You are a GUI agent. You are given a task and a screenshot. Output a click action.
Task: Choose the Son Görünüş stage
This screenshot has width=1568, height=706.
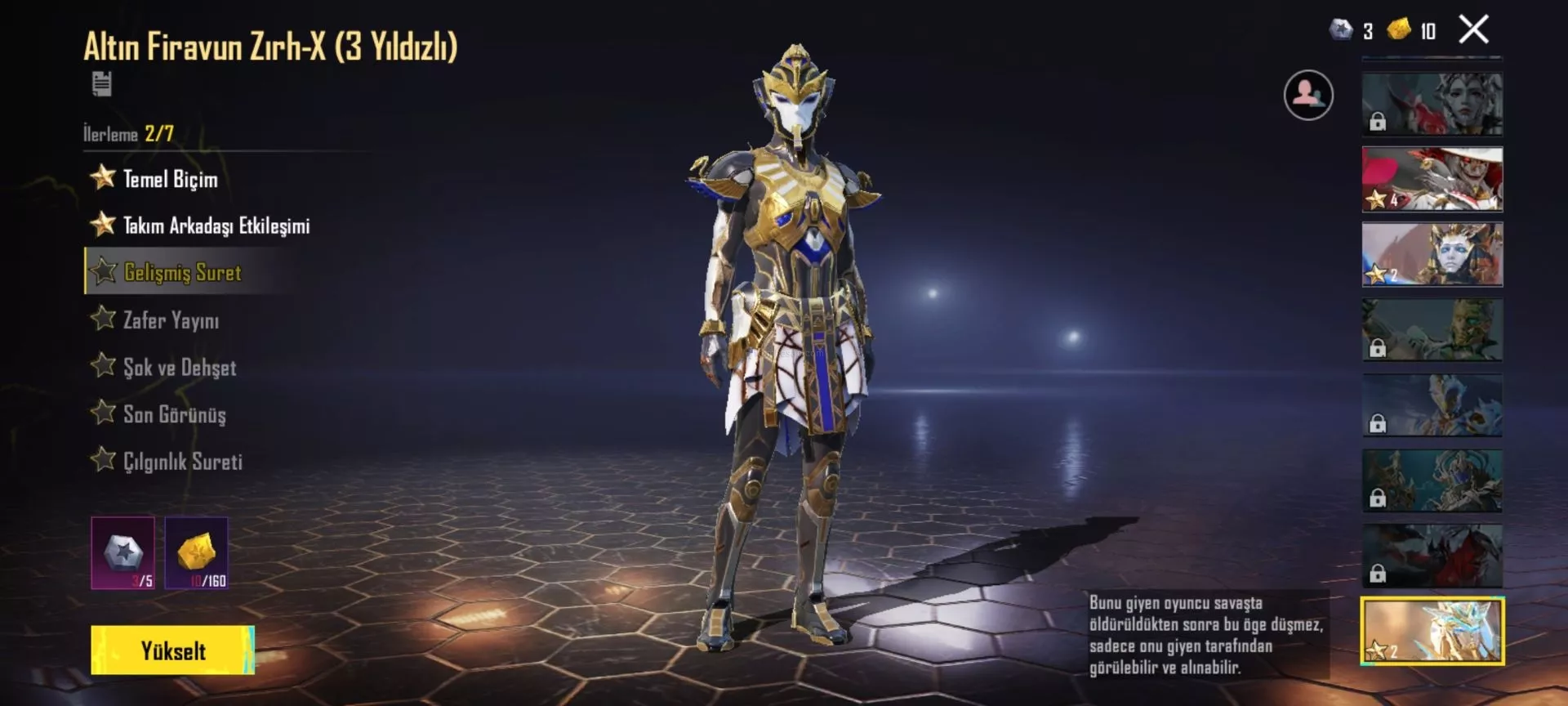(x=174, y=414)
